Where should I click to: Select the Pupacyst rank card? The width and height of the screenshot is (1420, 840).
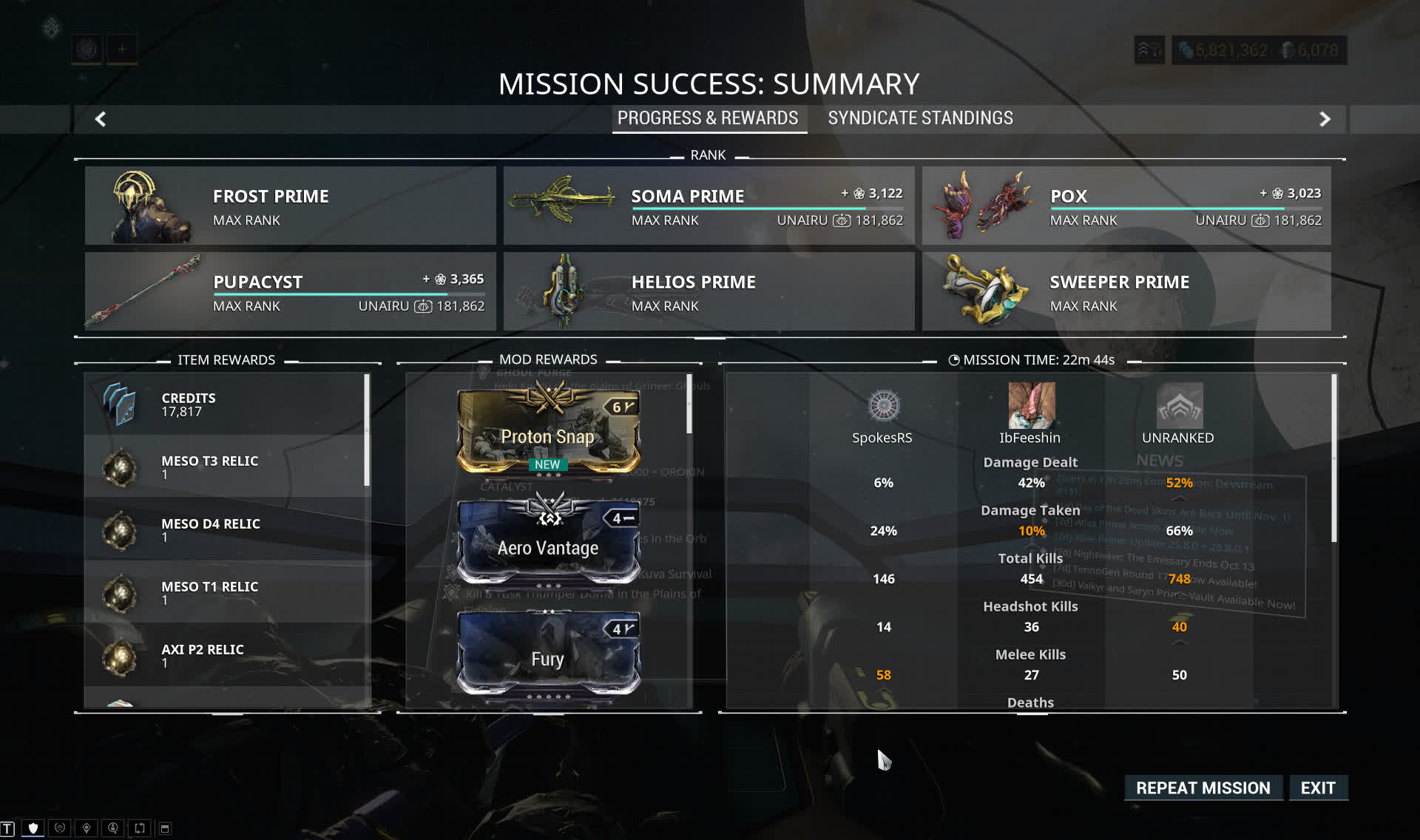pos(290,291)
